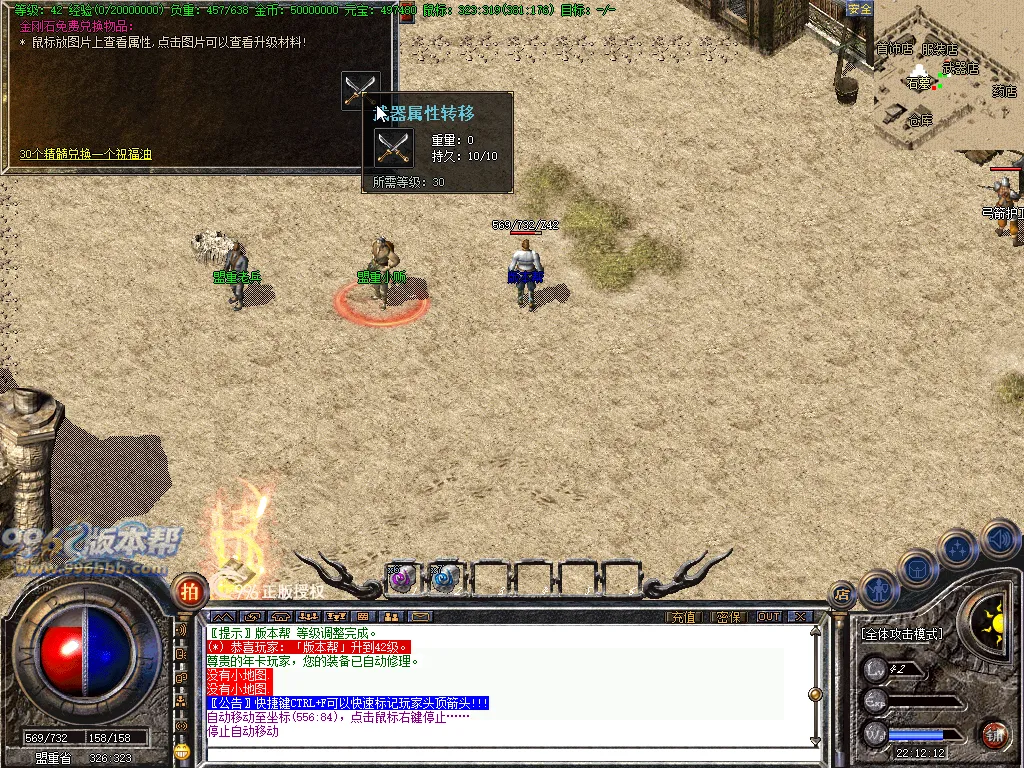Open the 充值 recharge button

(x=683, y=617)
